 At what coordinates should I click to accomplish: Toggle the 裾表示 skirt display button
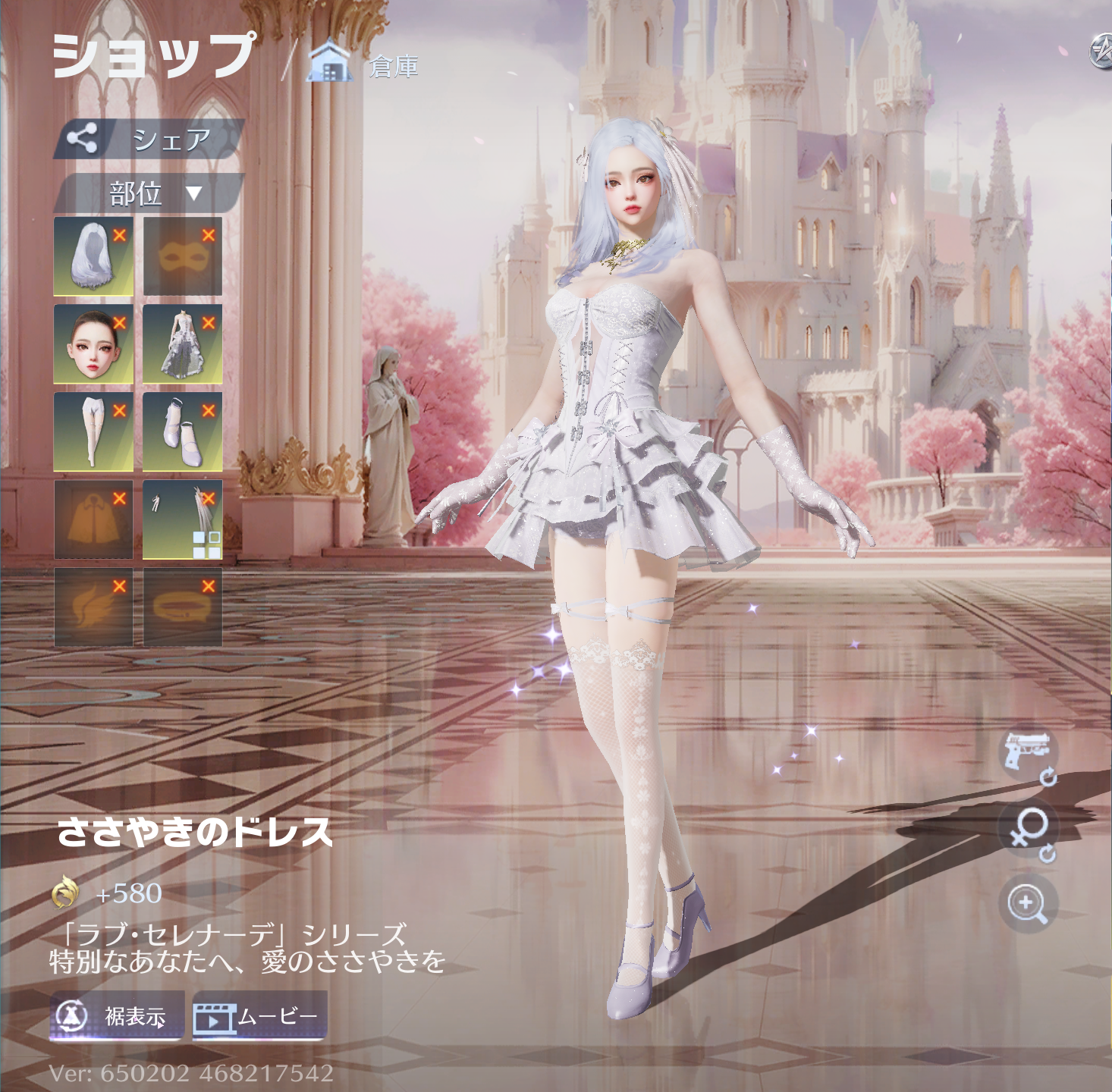pos(118,1015)
